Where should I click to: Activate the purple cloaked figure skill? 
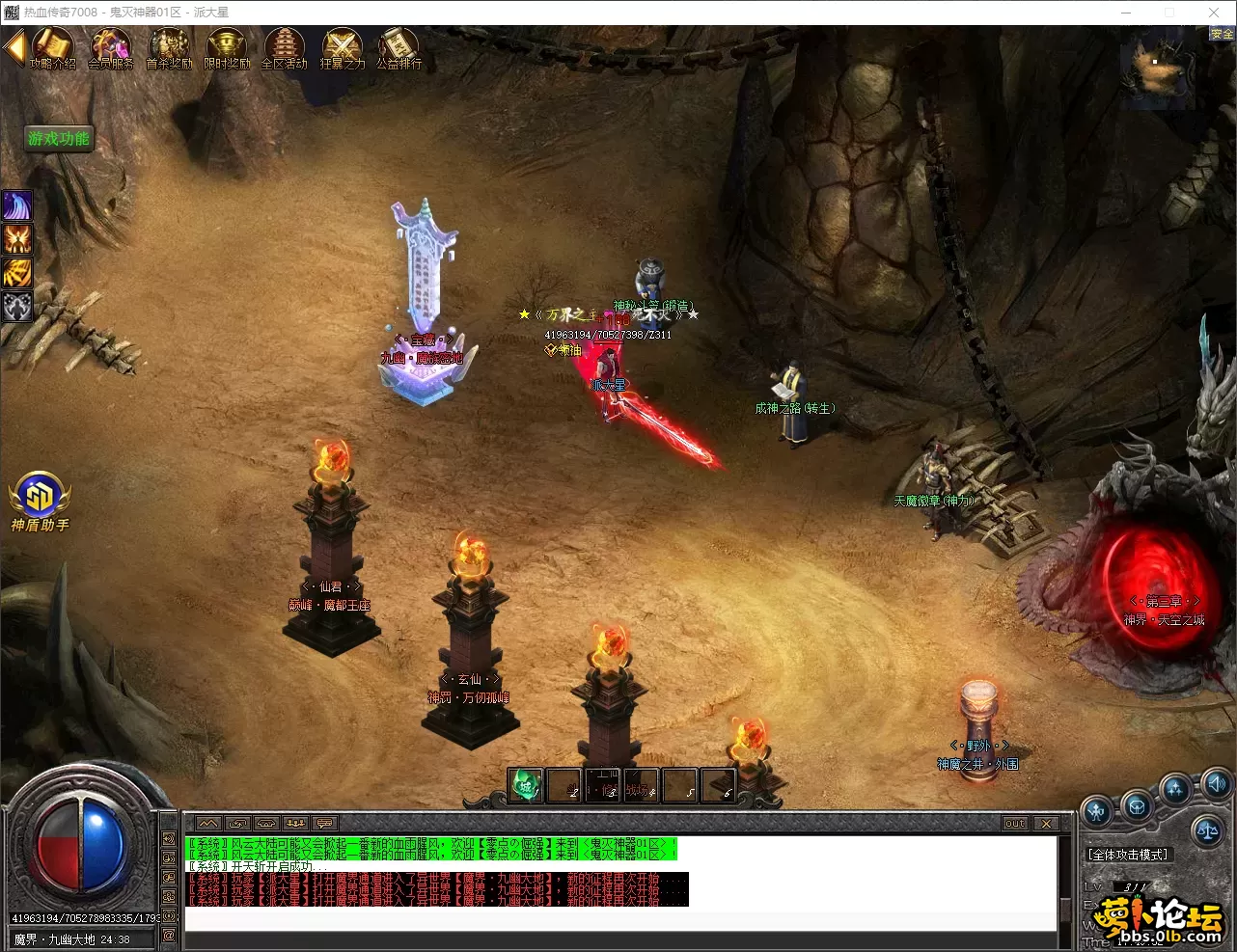click(17, 205)
